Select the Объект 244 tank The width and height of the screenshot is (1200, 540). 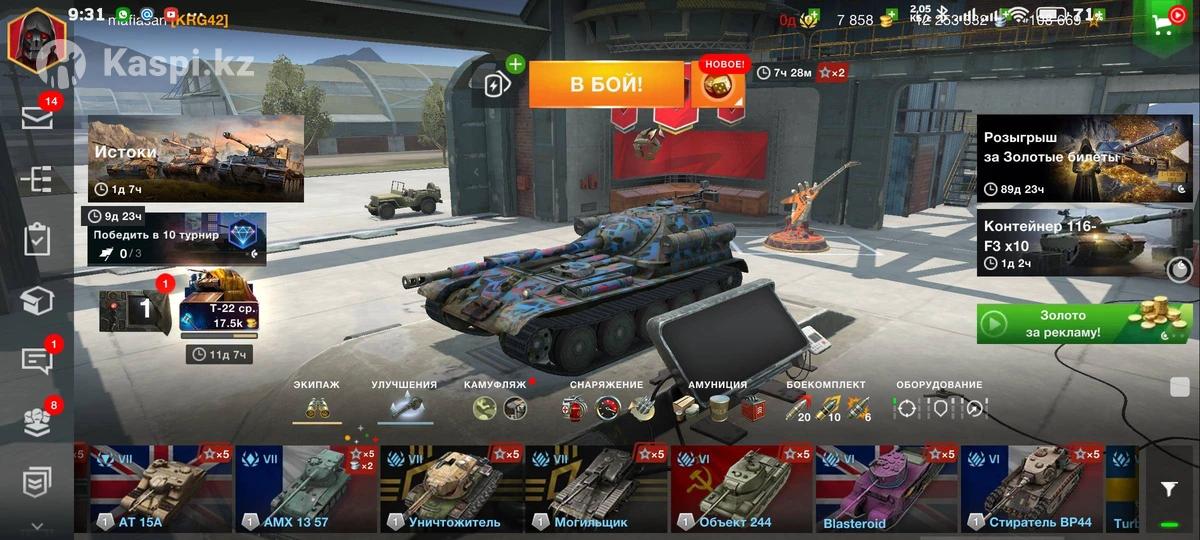(742, 490)
